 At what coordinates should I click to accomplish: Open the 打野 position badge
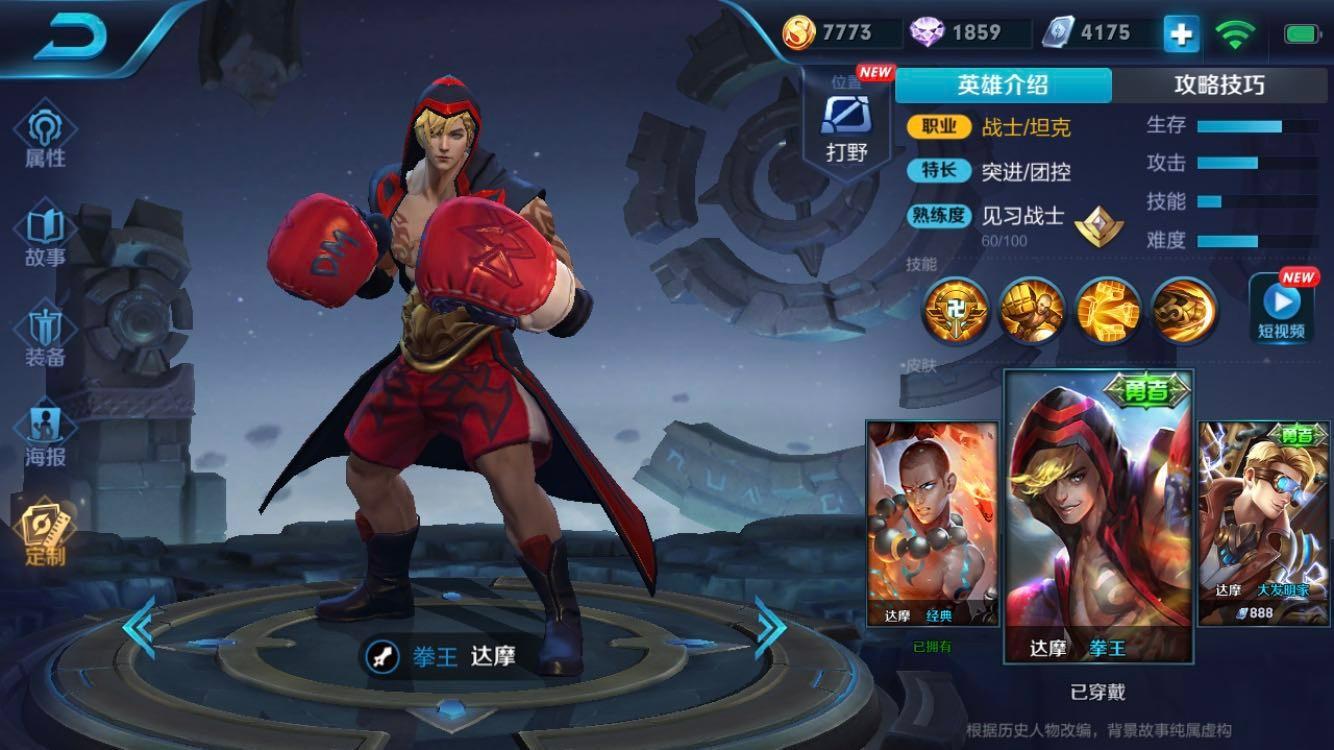pos(846,127)
